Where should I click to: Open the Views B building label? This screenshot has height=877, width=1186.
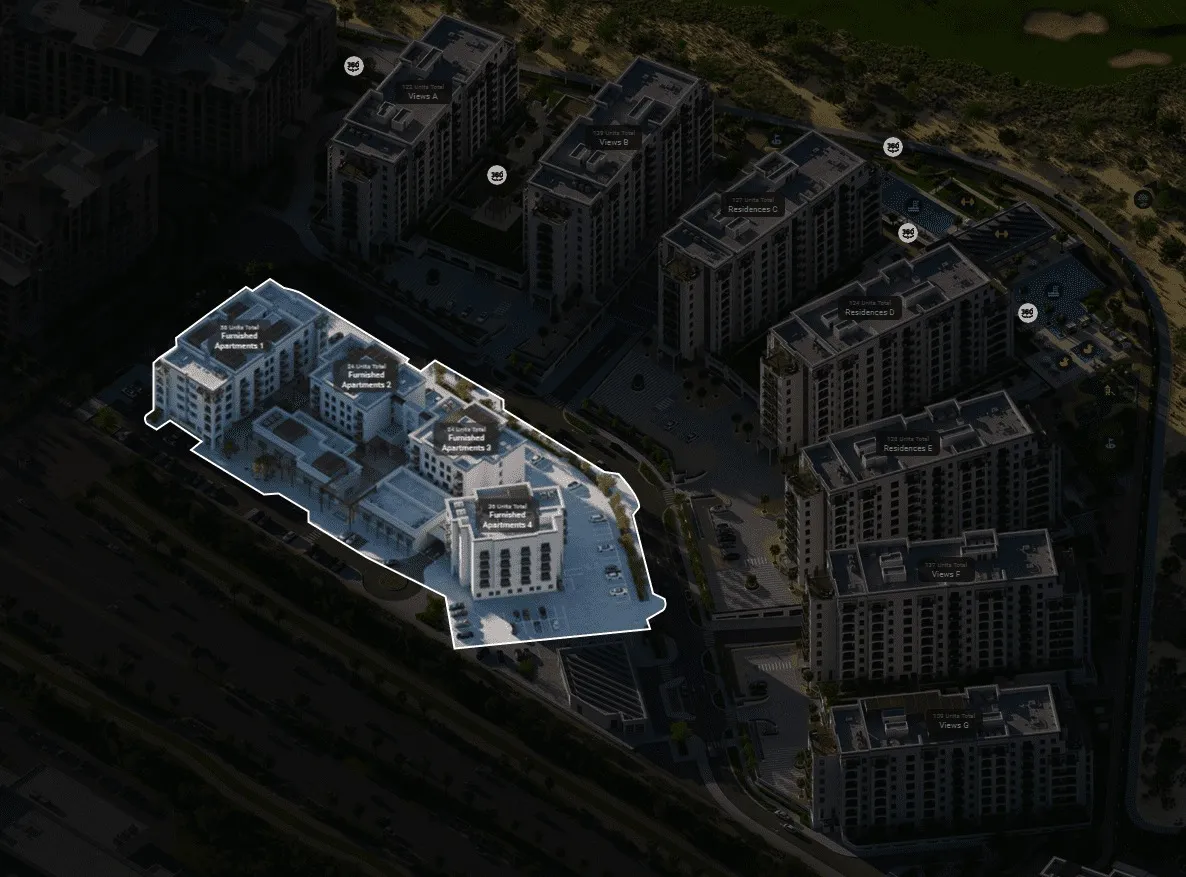pyautogui.click(x=613, y=138)
